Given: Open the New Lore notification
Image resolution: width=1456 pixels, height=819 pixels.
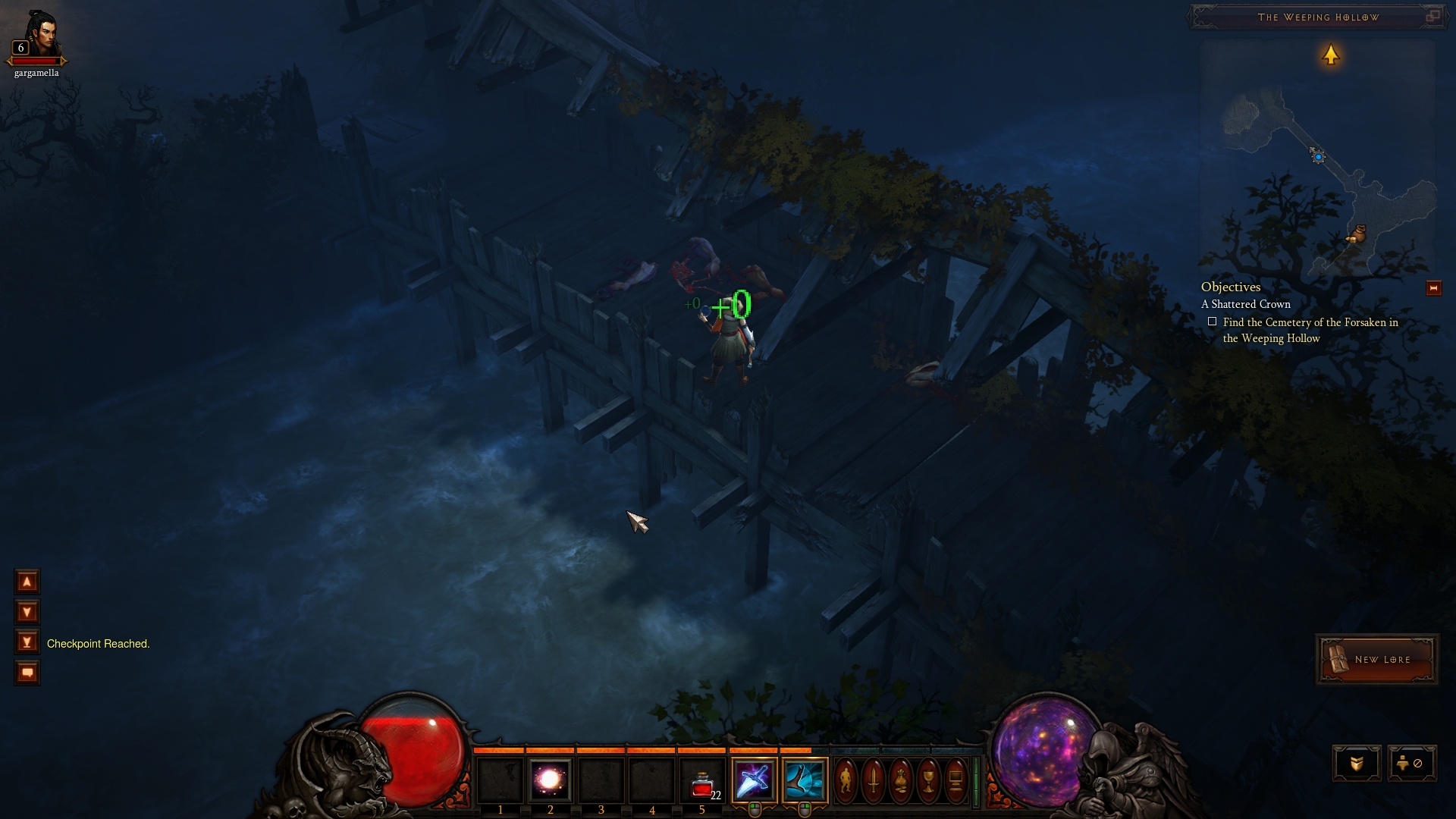Looking at the screenshot, I should [1376, 658].
